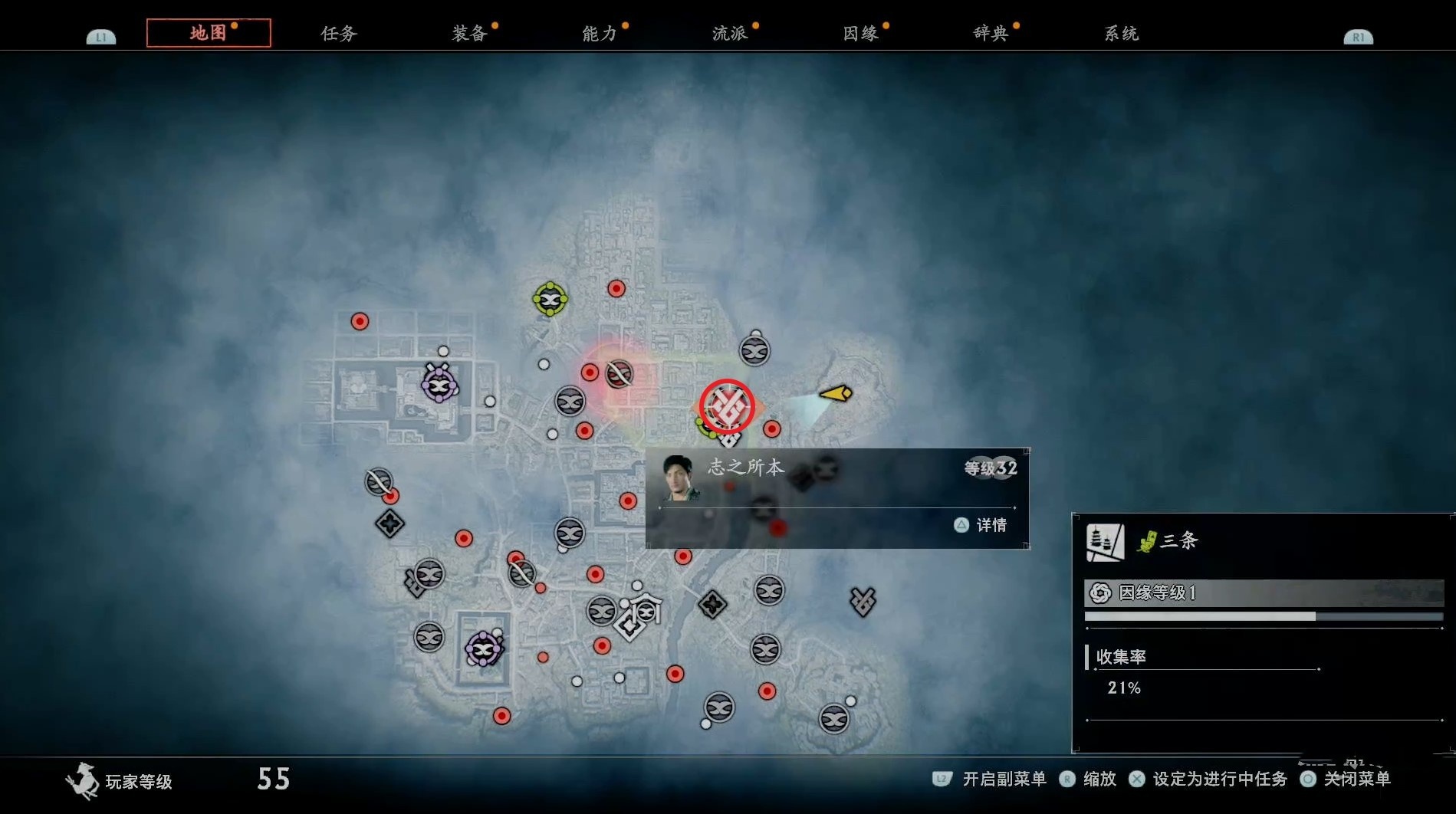Image resolution: width=1456 pixels, height=814 pixels.
Task: Open the 装备 tab
Action: tap(469, 34)
